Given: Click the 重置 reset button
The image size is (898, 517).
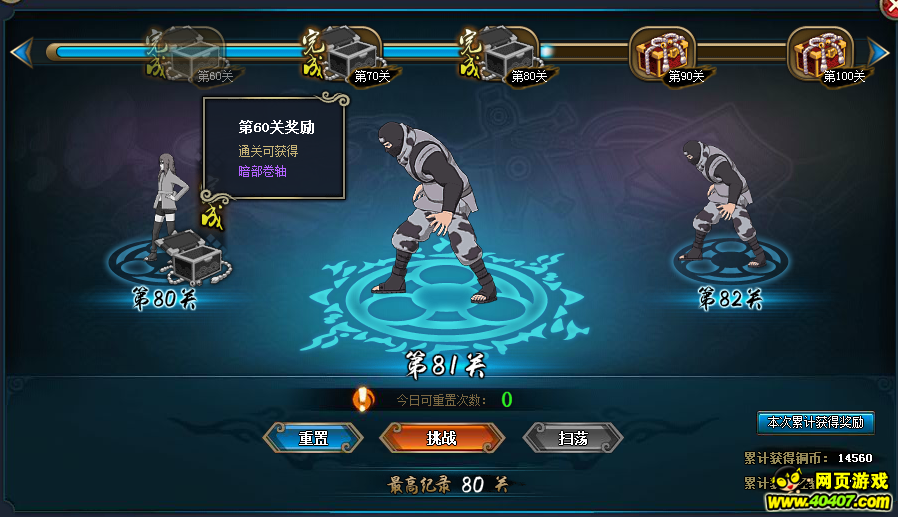Looking at the screenshot, I should pos(313,438).
